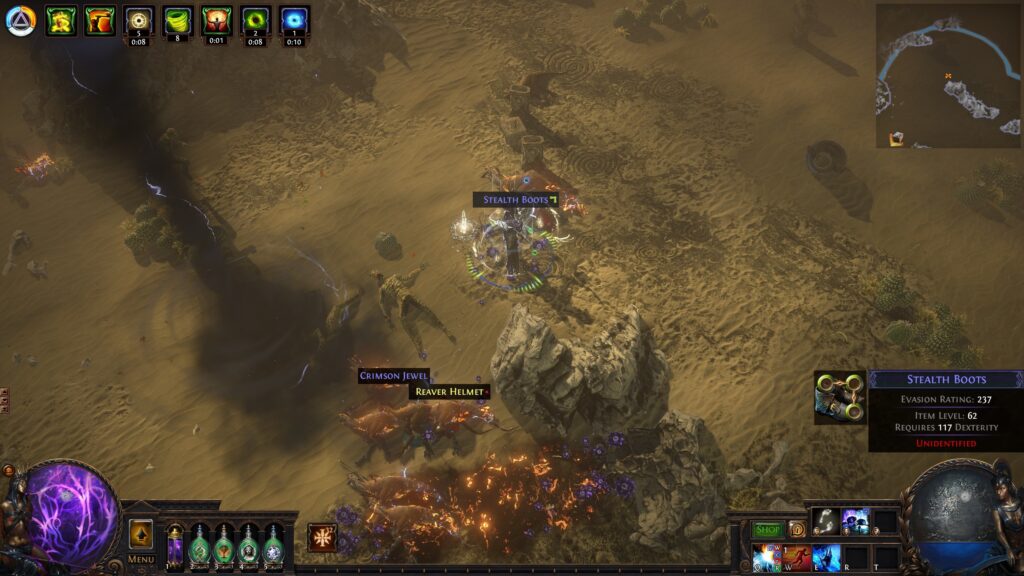Open the green Shop button
This screenshot has height=576, width=1024.
pos(767,529)
